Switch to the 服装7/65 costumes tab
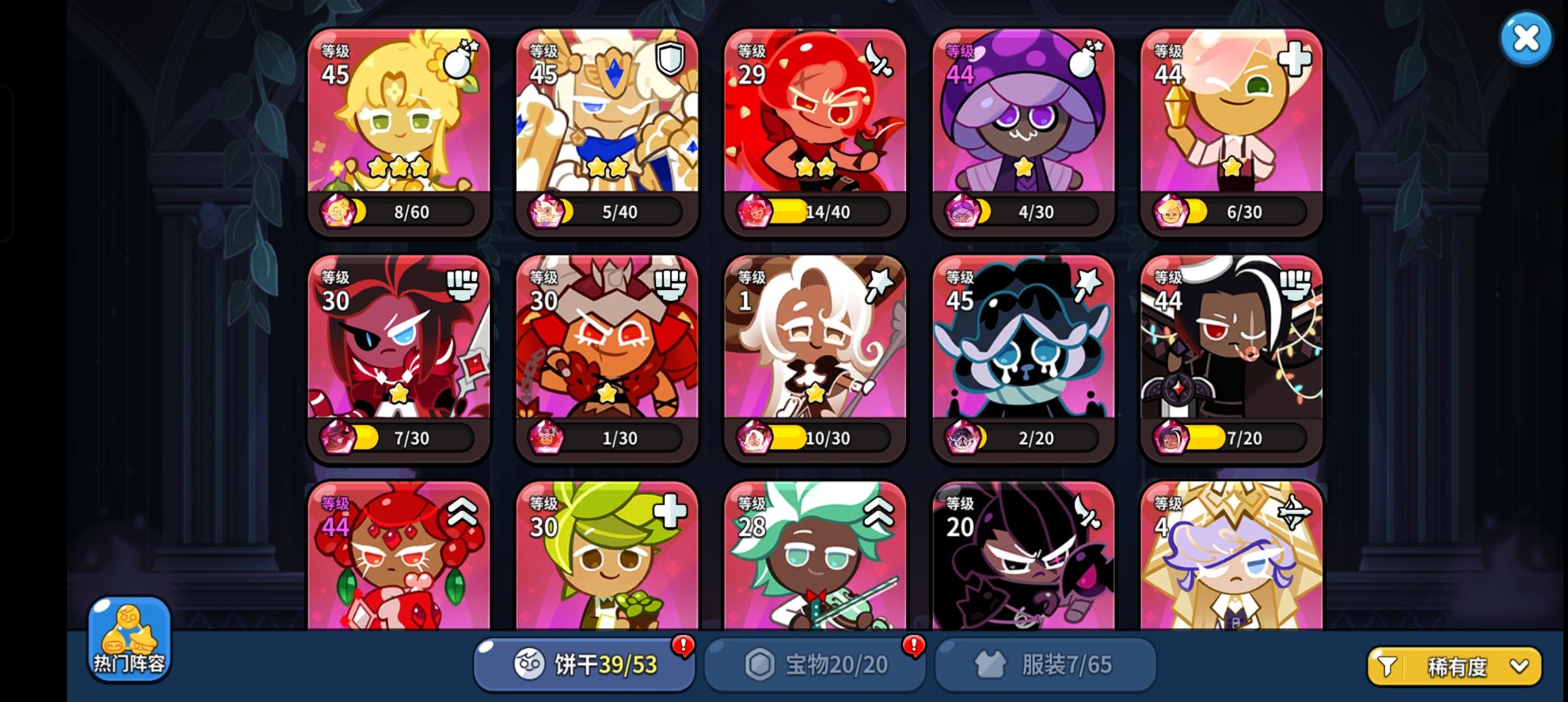1568x702 pixels. click(x=1047, y=664)
